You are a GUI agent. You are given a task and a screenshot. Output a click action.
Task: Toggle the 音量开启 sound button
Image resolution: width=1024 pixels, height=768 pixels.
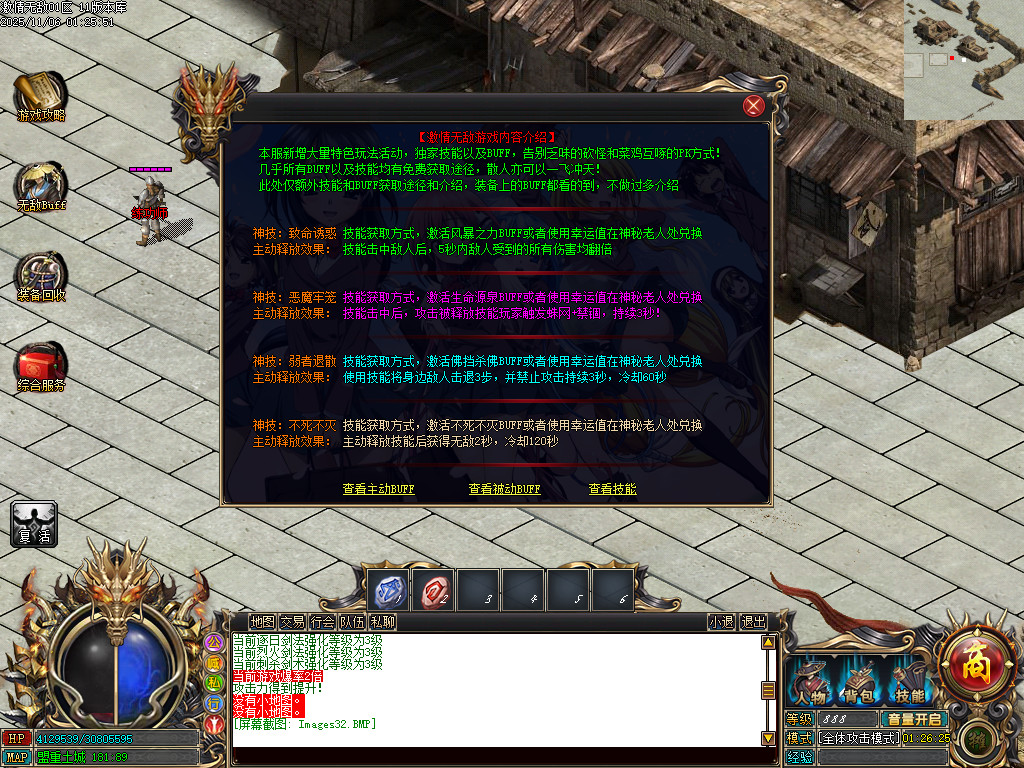[914, 719]
